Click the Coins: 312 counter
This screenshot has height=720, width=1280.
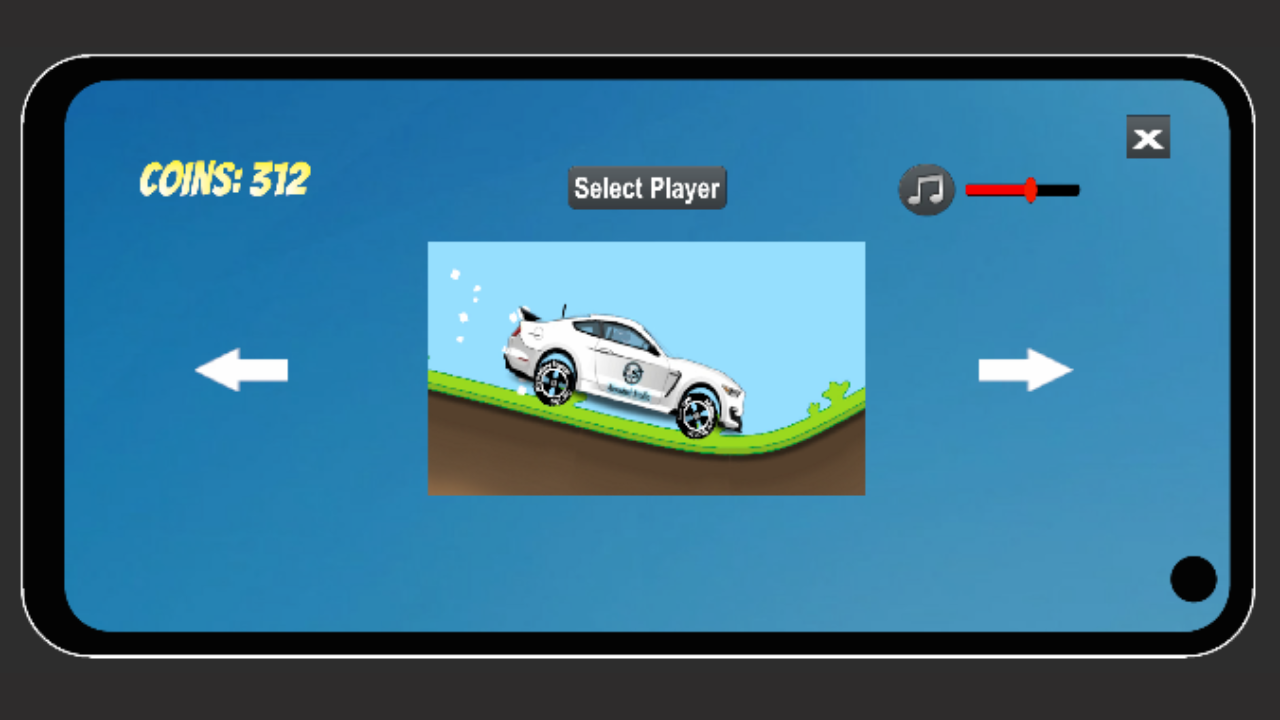222,179
